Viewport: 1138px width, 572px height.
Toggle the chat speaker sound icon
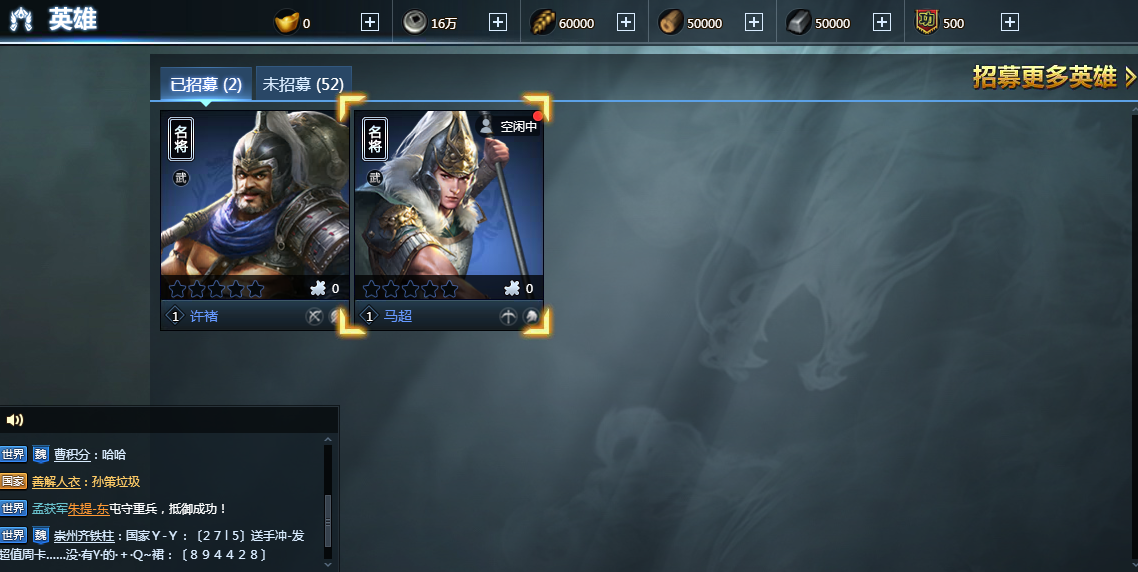tap(15, 420)
